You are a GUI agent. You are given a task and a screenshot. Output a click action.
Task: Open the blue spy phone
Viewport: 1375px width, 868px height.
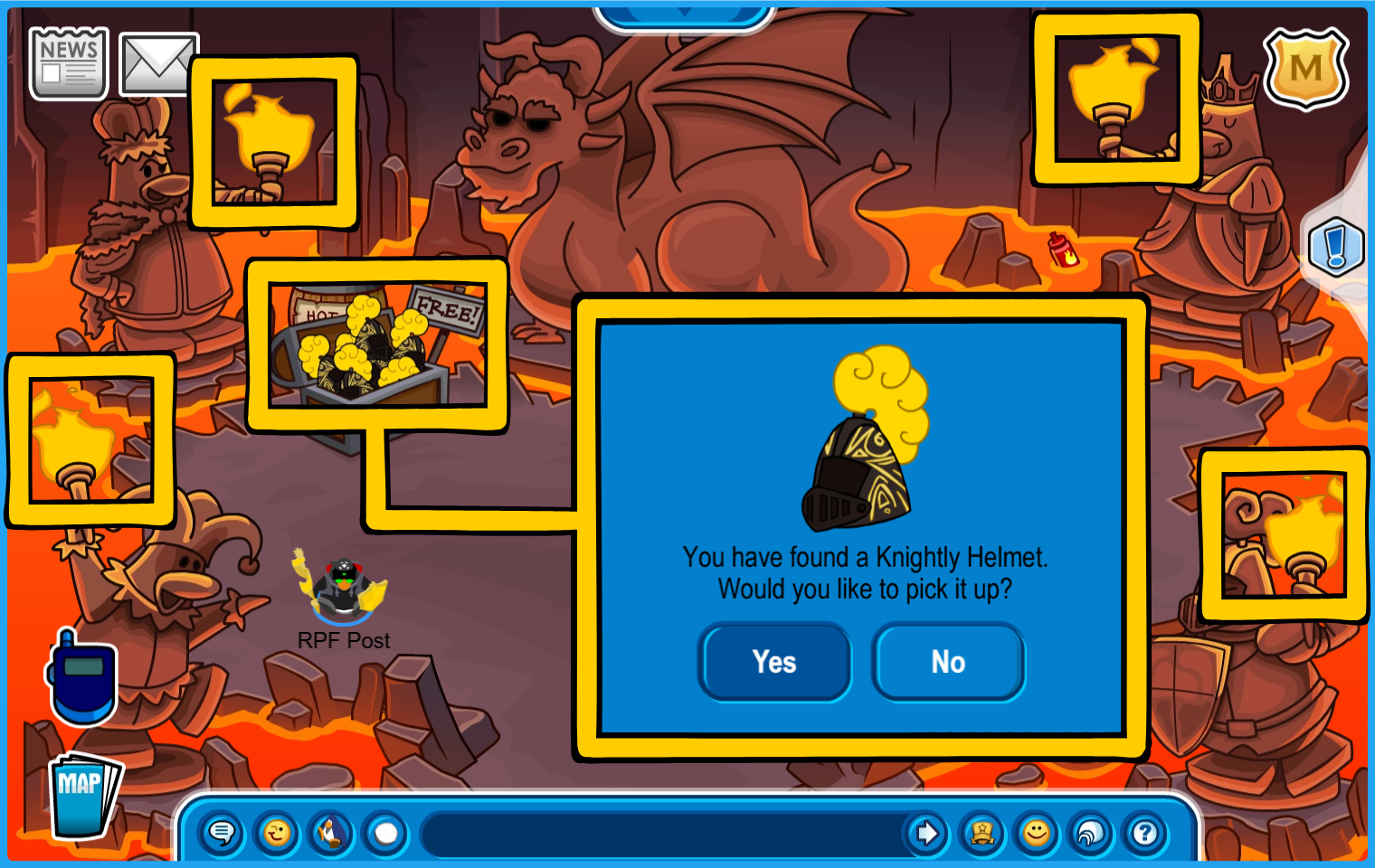(x=82, y=677)
